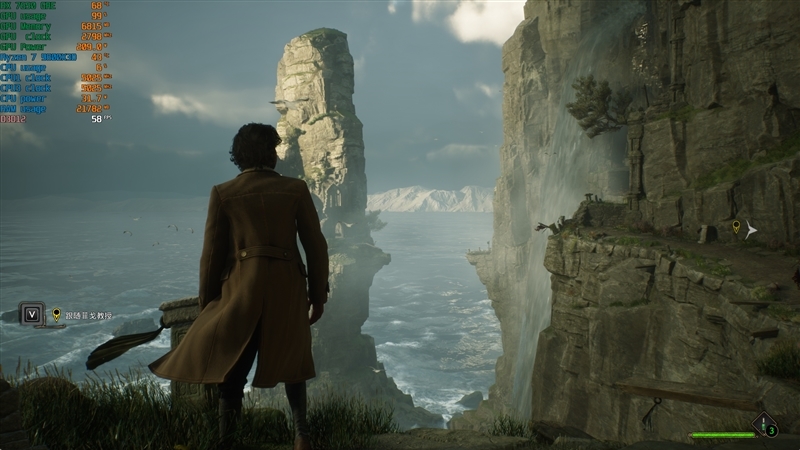Select the 跟随菲戈教授 quest objective tracker

88,315
